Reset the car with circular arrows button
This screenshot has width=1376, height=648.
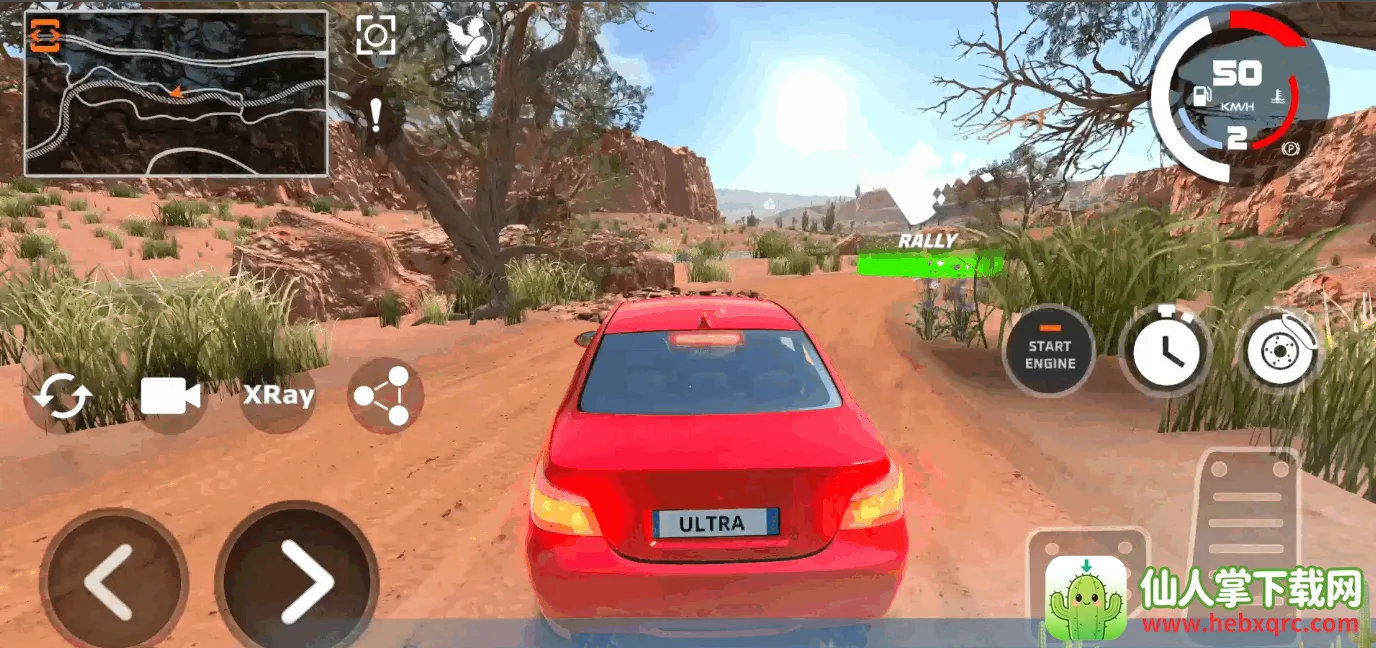coord(62,397)
